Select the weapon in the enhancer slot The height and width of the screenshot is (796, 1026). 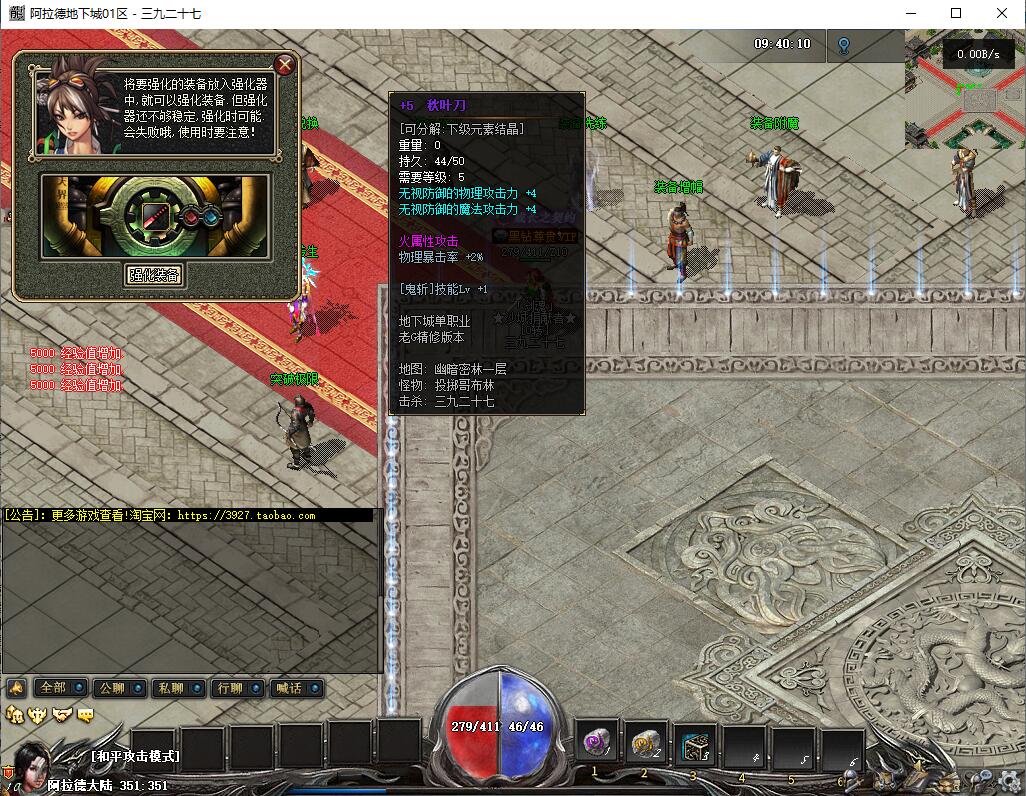tap(154, 215)
